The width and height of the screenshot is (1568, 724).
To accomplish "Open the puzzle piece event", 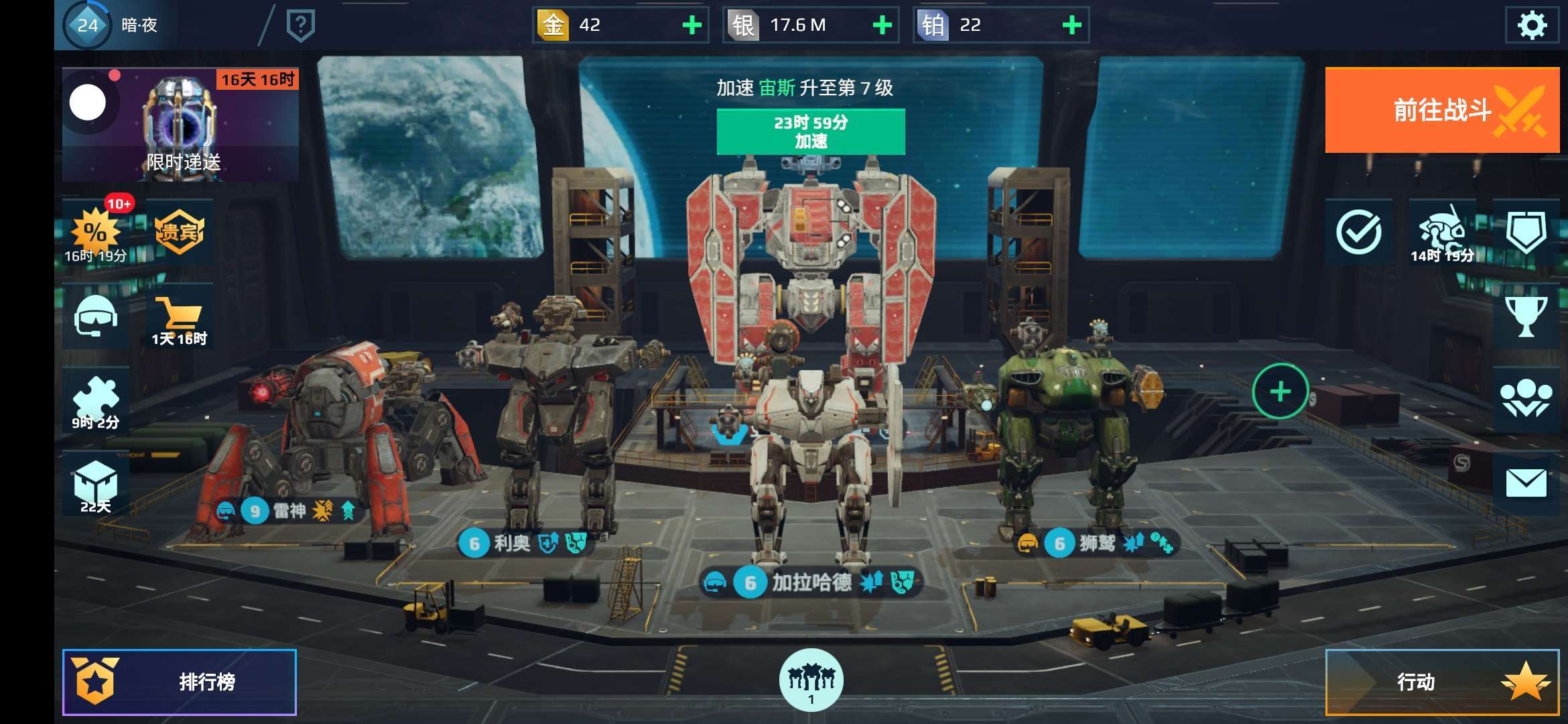I will 96,400.
